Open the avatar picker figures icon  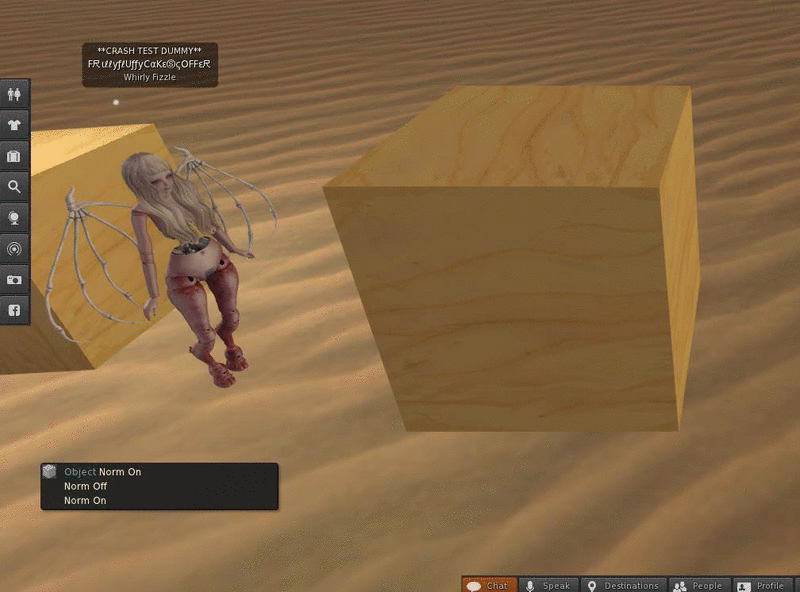[14, 94]
